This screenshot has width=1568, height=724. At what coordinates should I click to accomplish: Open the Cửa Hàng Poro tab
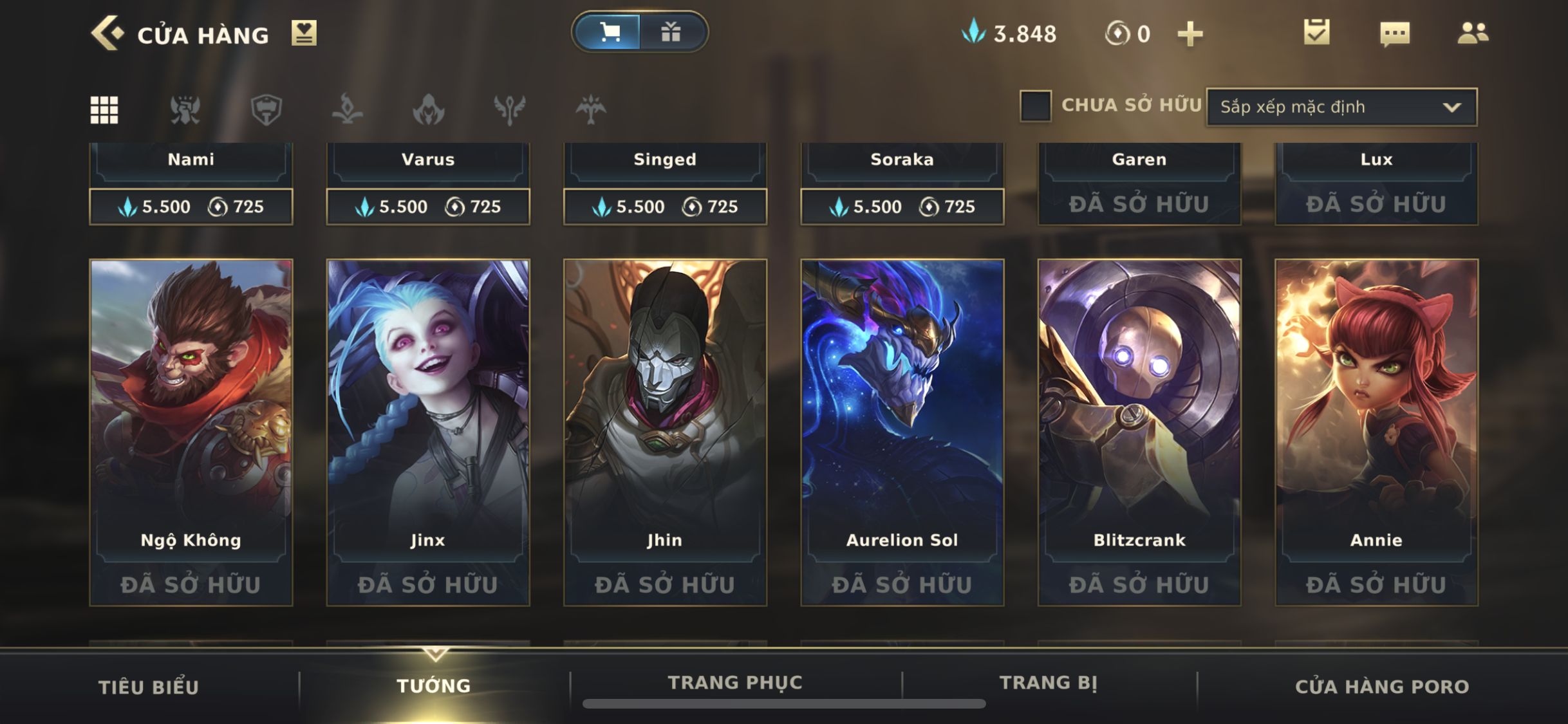coord(1382,687)
